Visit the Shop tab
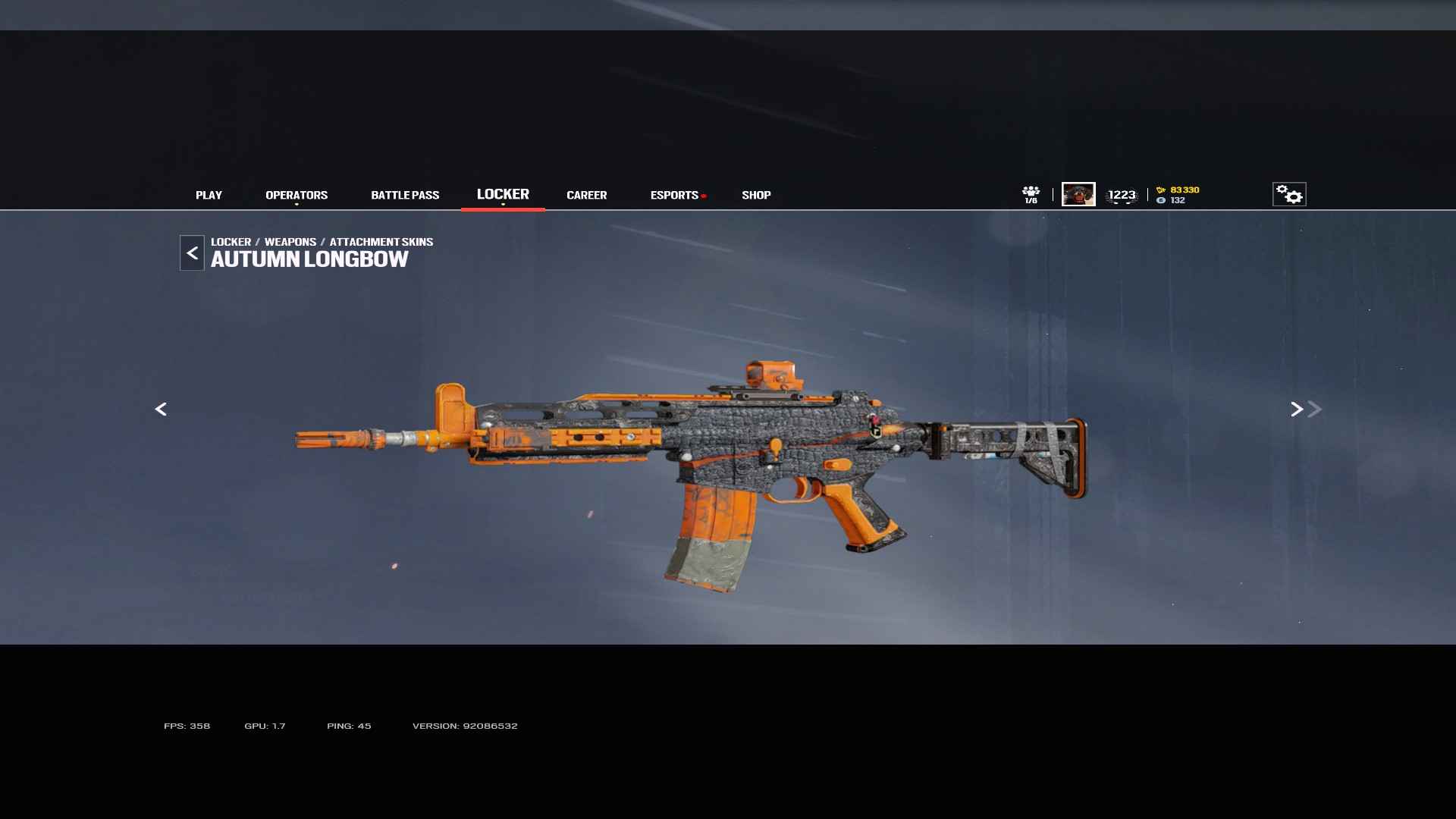Image resolution: width=1456 pixels, height=819 pixels. [x=756, y=195]
